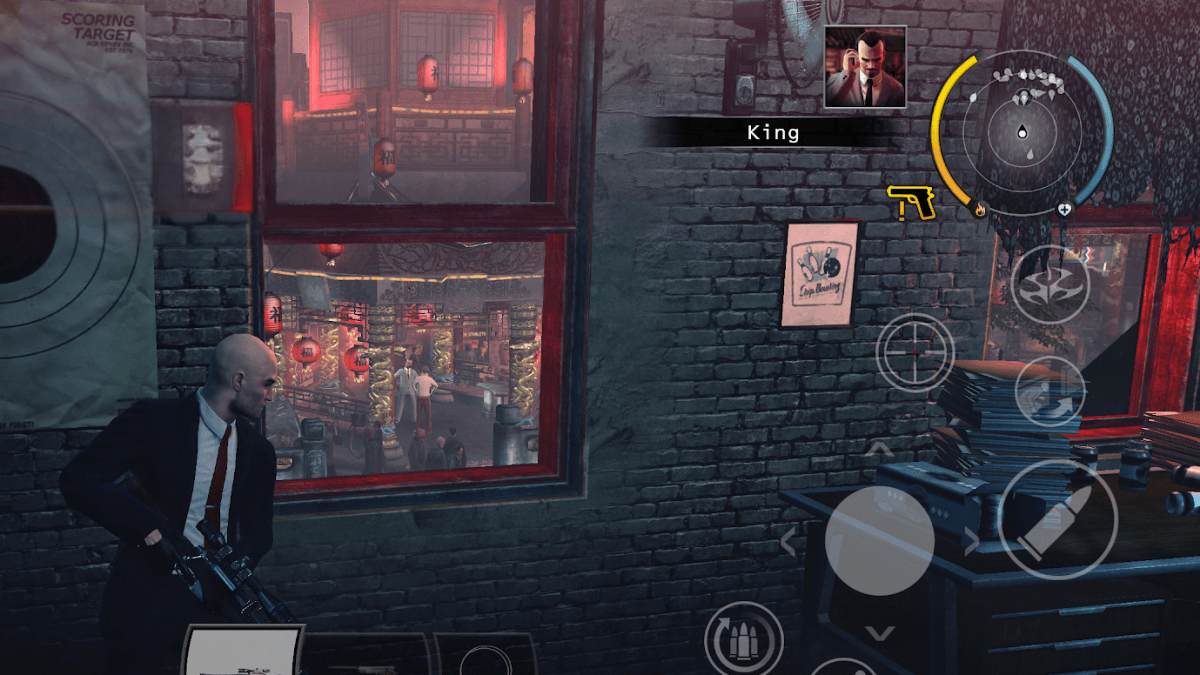
Task: Tap the cover button below the insignia
Action: [1050, 391]
